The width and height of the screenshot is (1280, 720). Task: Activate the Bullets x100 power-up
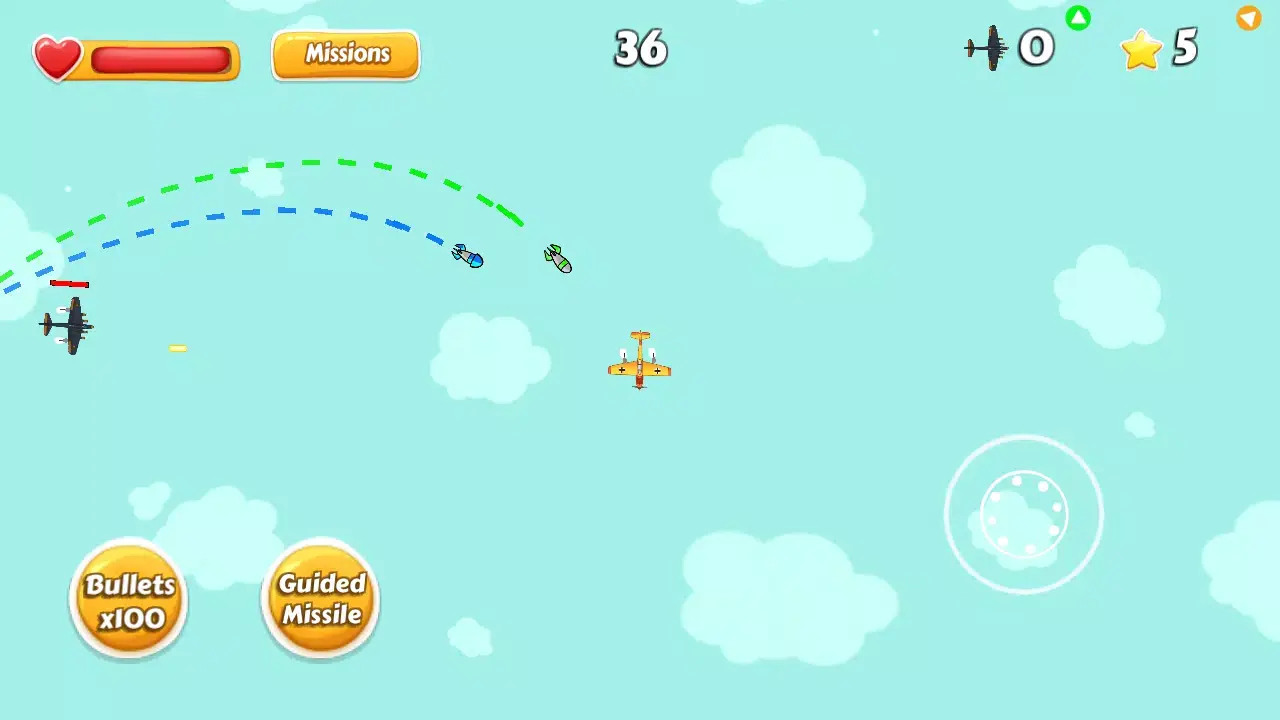128,599
